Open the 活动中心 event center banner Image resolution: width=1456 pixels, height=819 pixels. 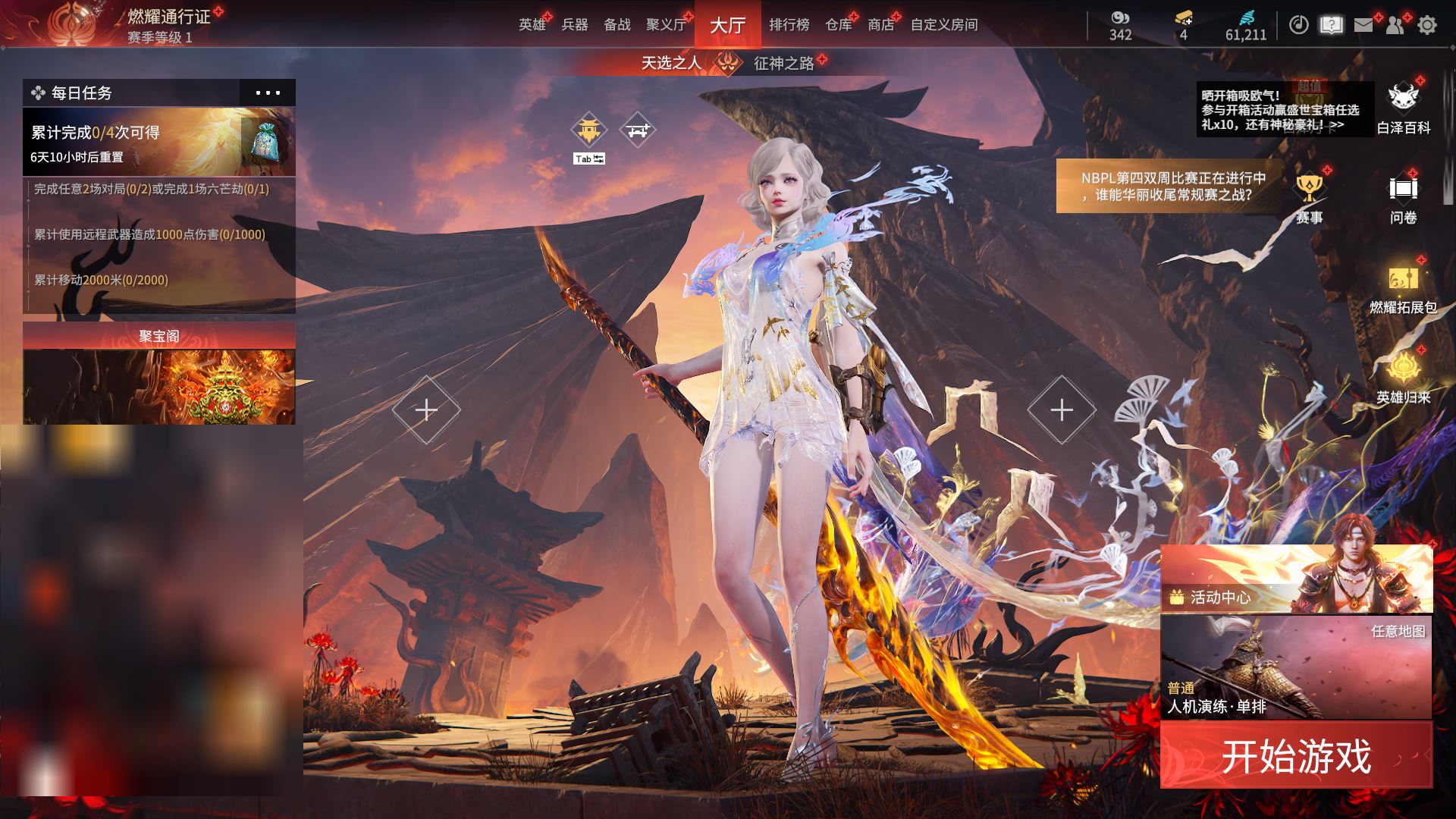pyautogui.click(x=1296, y=579)
